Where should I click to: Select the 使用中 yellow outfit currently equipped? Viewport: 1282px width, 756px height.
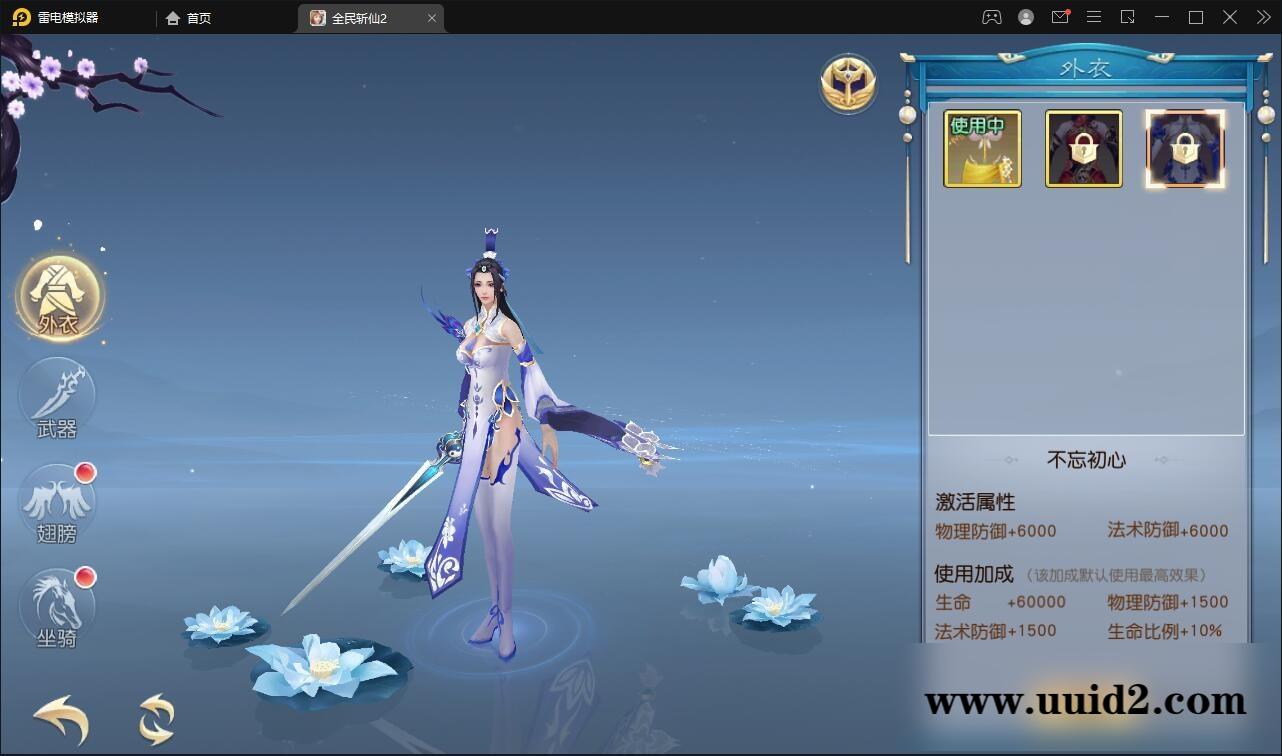pyautogui.click(x=981, y=148)
